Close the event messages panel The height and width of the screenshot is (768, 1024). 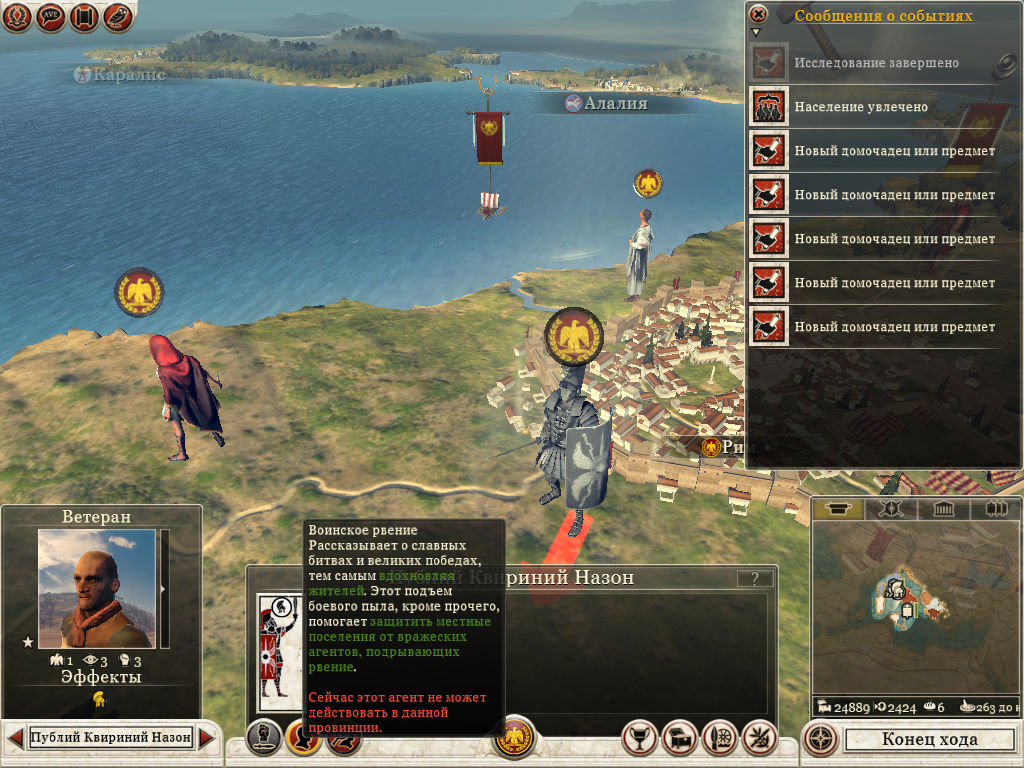coord(759,14)
